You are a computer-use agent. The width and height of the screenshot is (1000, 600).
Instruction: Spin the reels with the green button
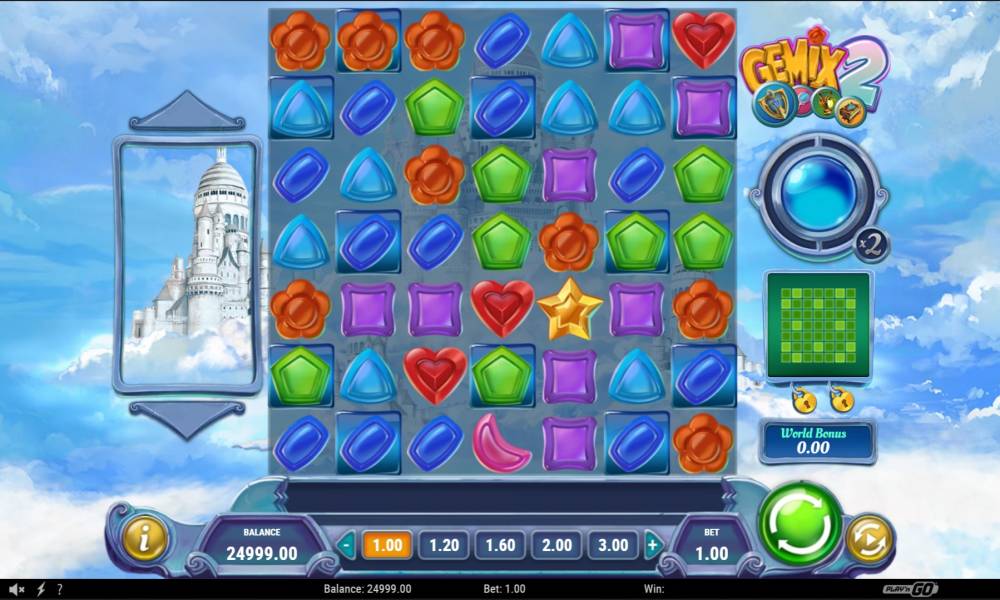point(800,524)
